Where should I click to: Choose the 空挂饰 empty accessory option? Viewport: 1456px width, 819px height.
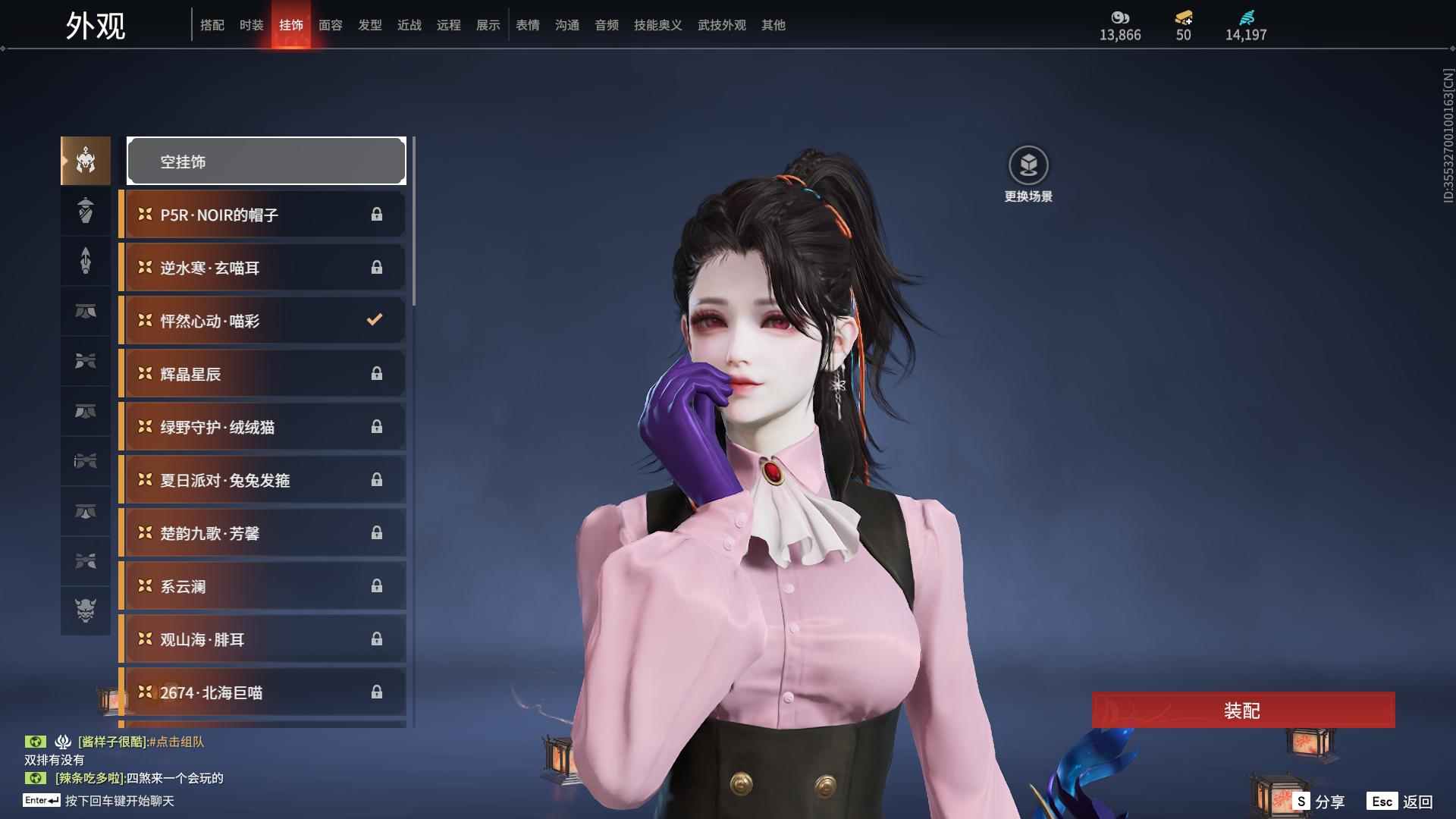266,161
